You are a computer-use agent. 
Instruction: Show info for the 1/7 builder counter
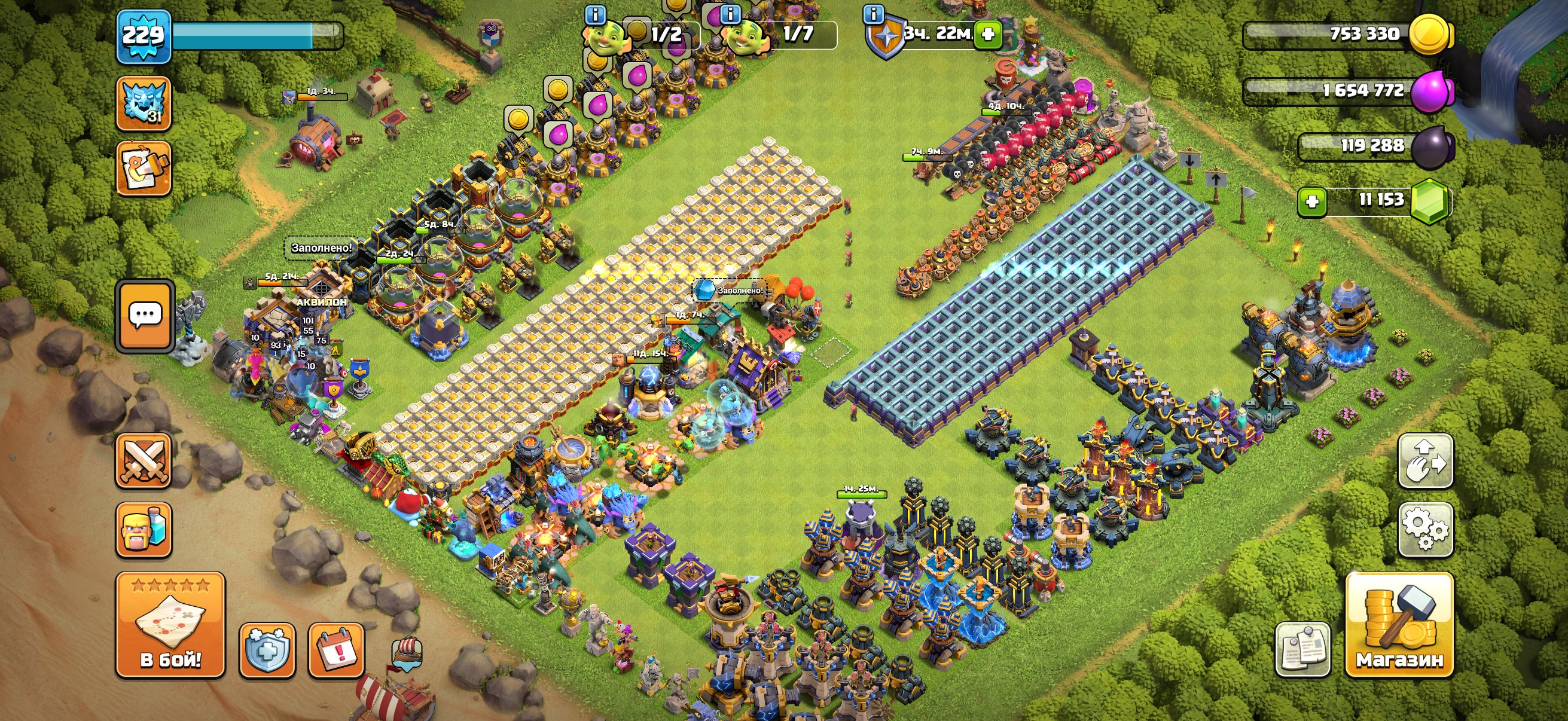pyautogui.click(x=730, y=14)
